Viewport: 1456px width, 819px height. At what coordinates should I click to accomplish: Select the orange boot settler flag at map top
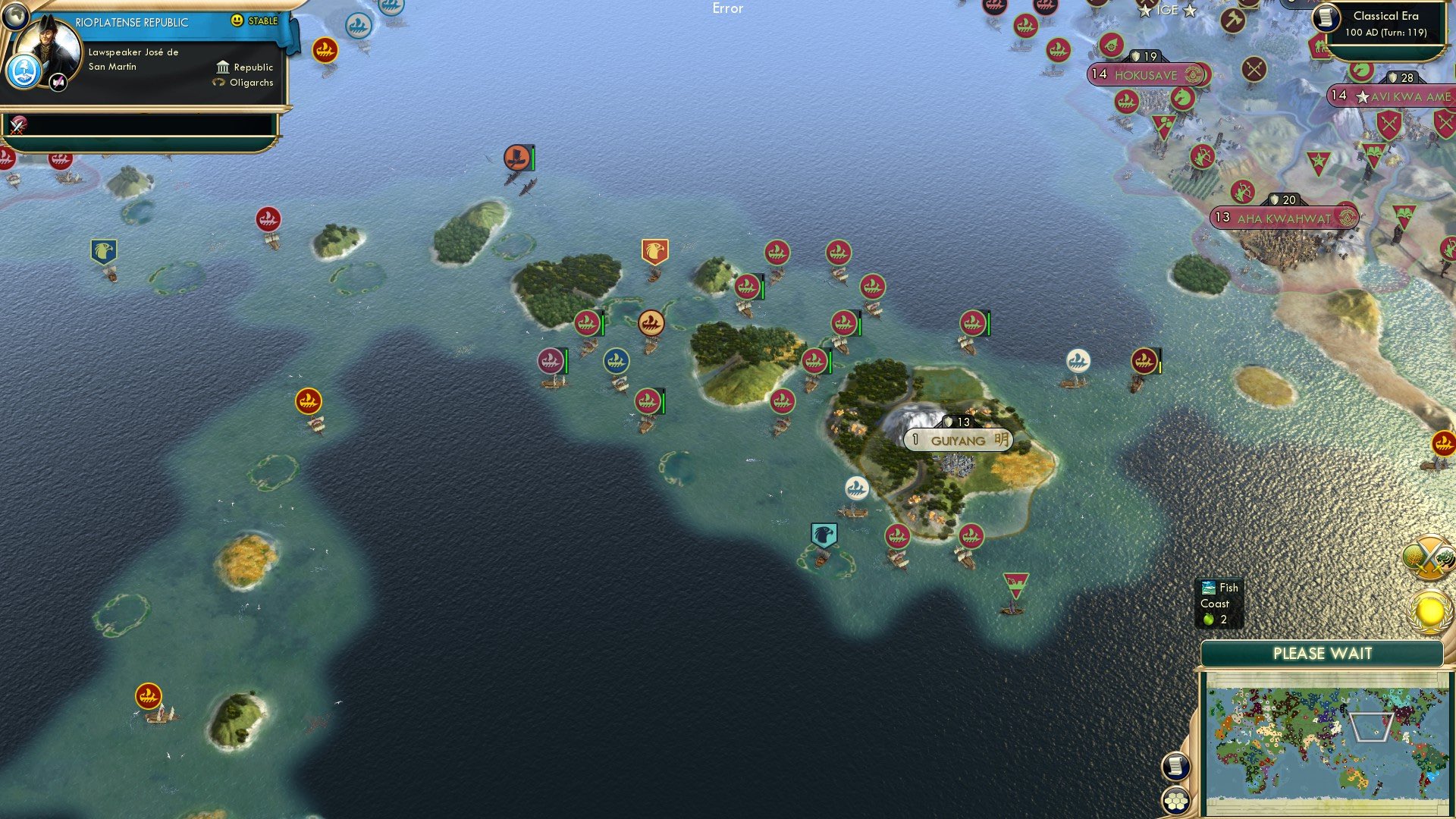tap(516, 157)
